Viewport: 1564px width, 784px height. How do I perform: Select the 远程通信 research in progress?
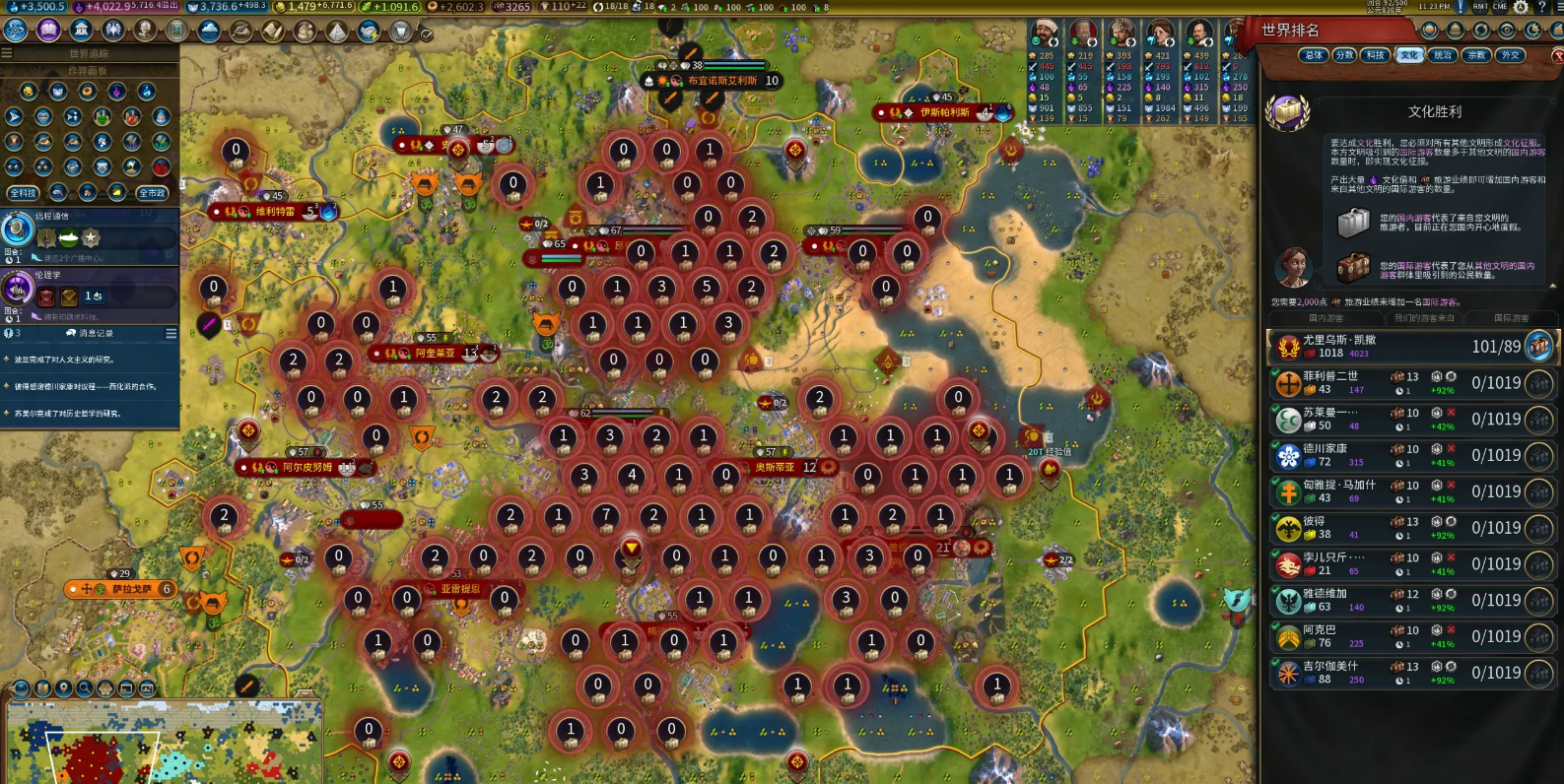click(x=89, y=236)
